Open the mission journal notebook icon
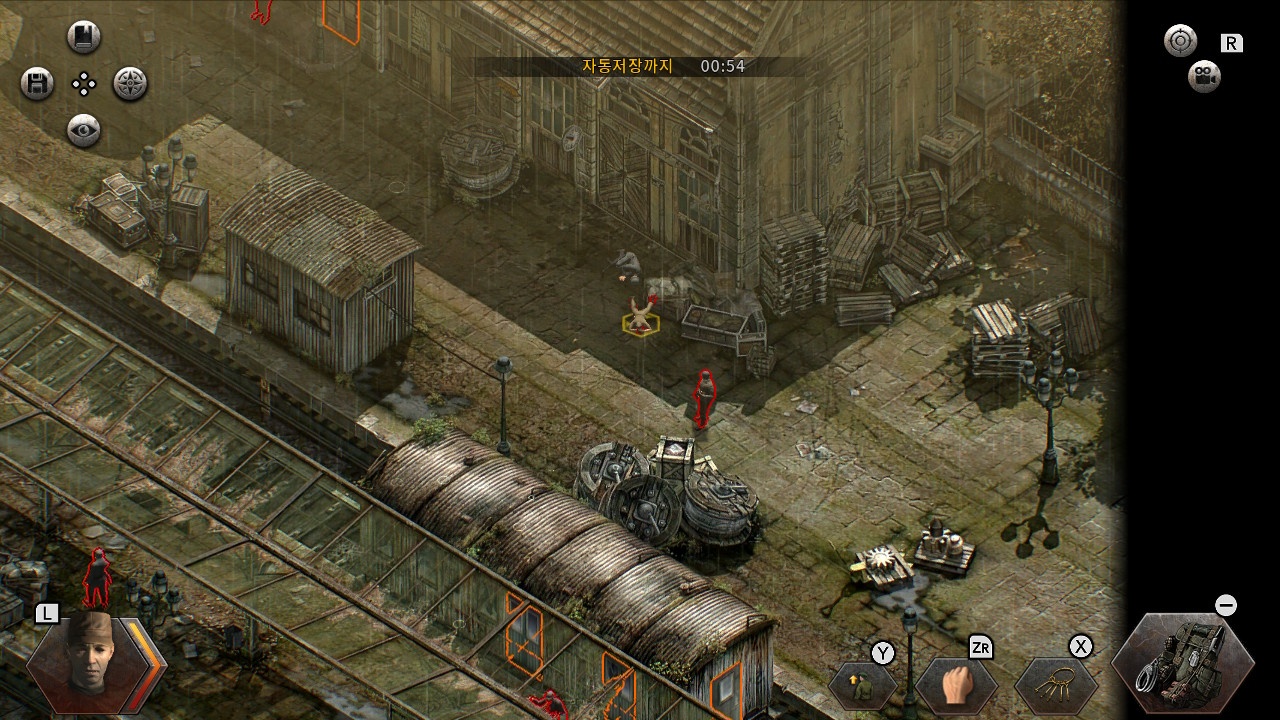 [85, 37]
